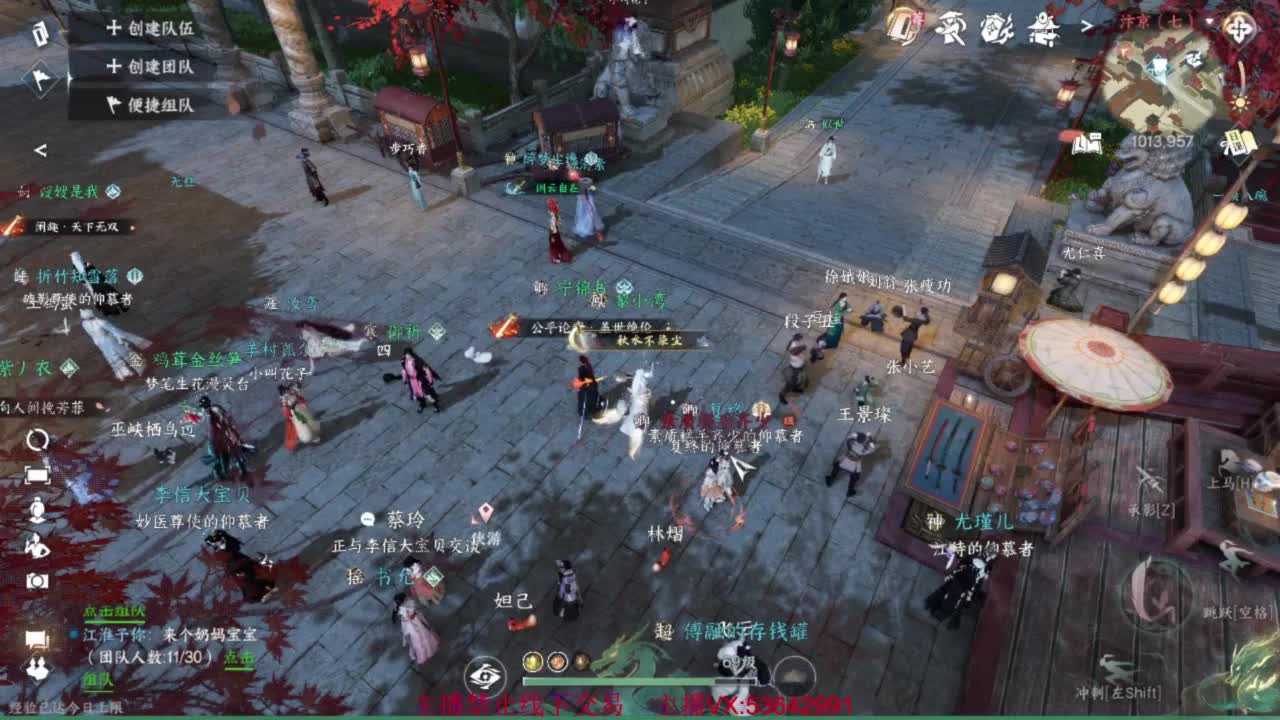Open the handbook book icon below the minimap
Viewport: 1280px width, 720px height.
1086,142
